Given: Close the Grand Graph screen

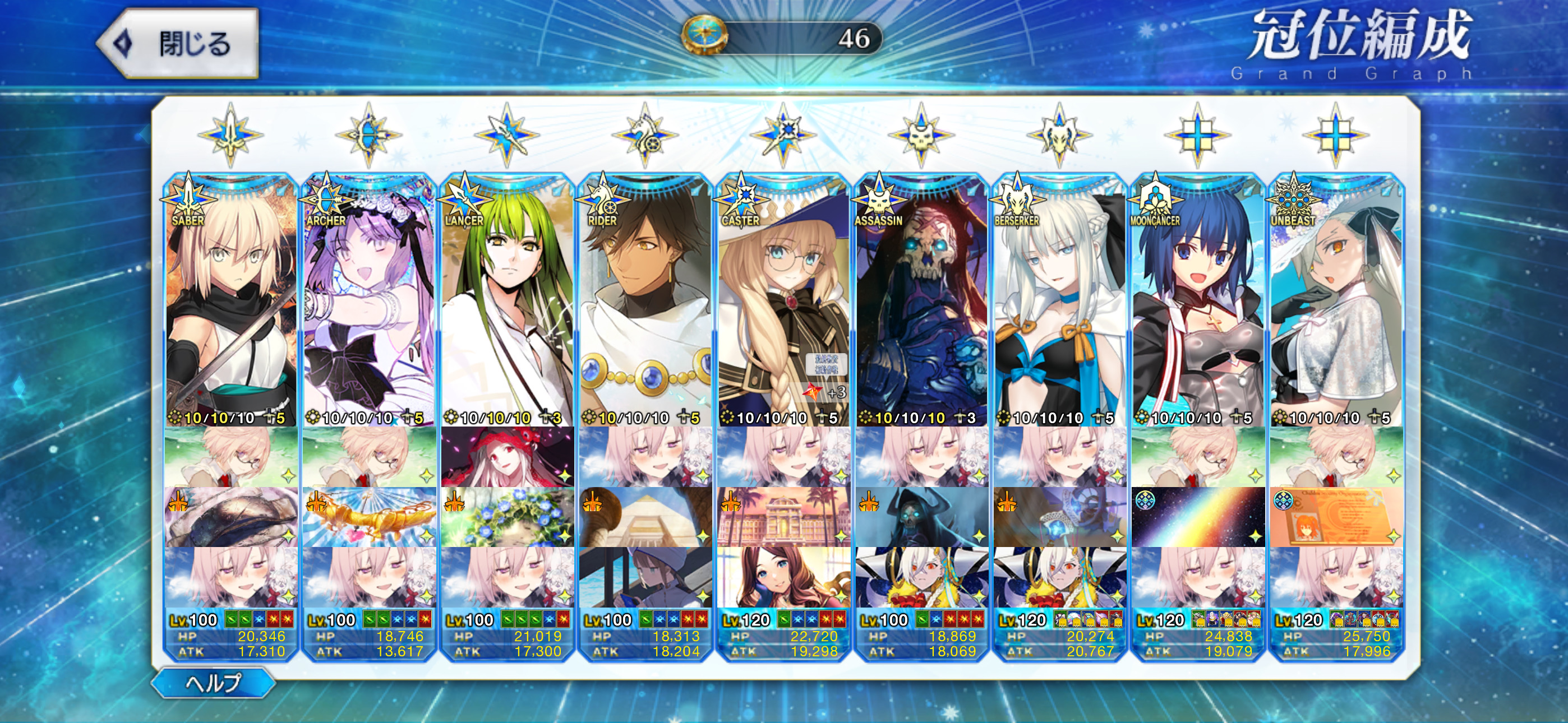Looking at the screenshot, I should click(178, 44).
